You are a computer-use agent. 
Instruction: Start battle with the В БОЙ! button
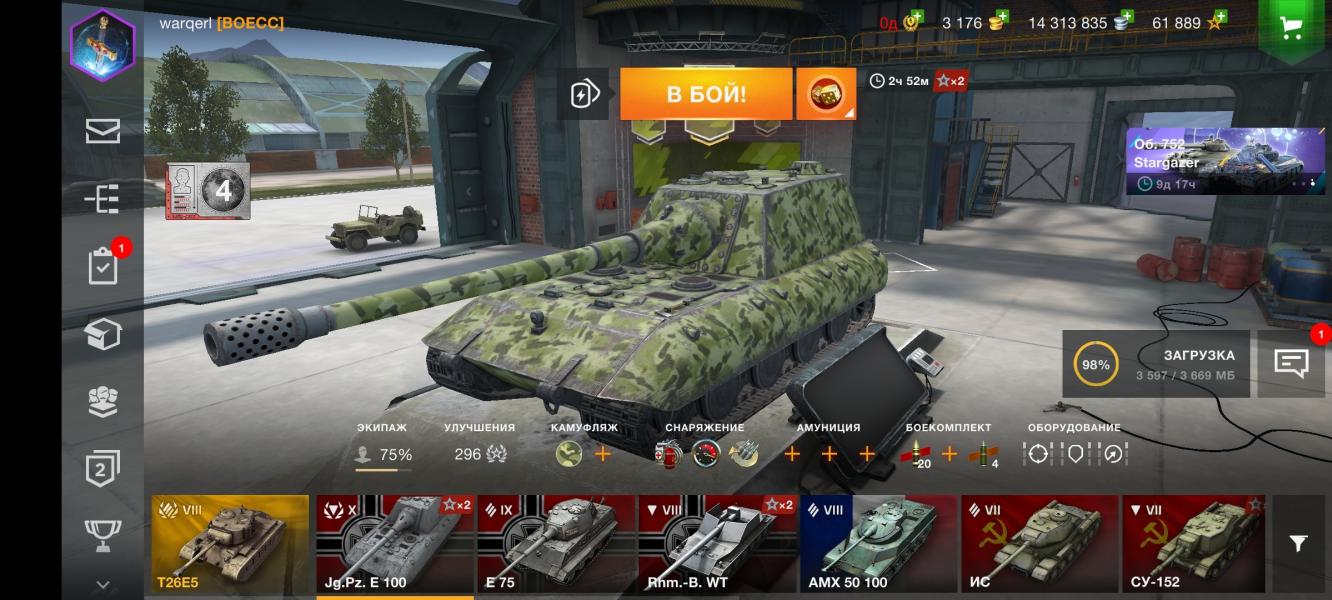click(706, 94)
